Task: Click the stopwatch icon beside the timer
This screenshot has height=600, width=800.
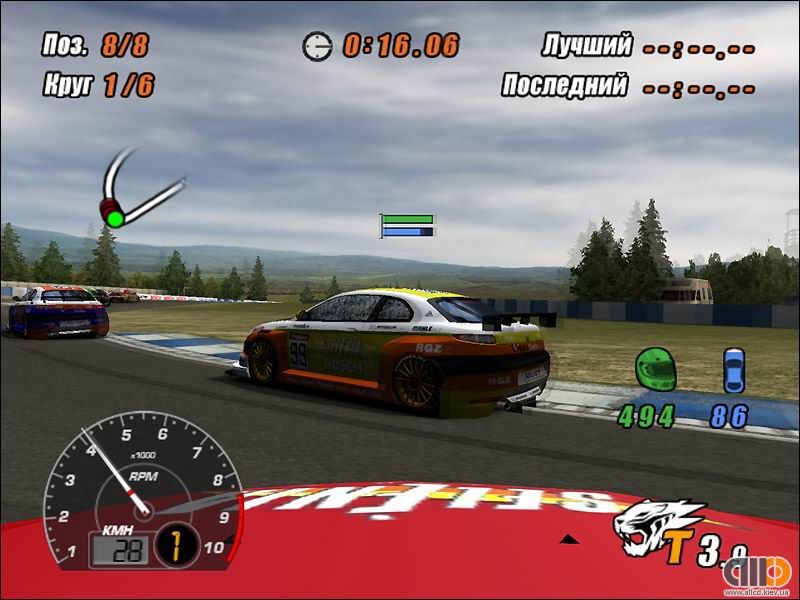Action: click(317, 45)
